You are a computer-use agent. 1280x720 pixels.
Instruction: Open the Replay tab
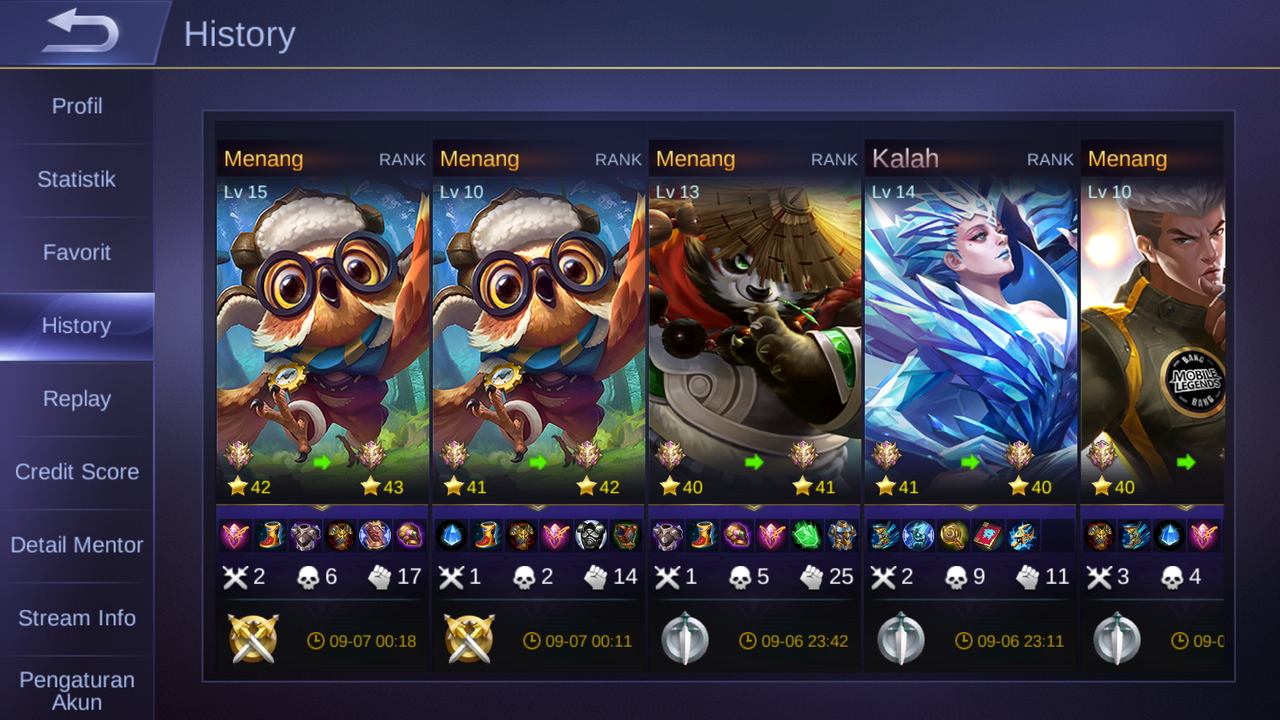click(77, 399)
